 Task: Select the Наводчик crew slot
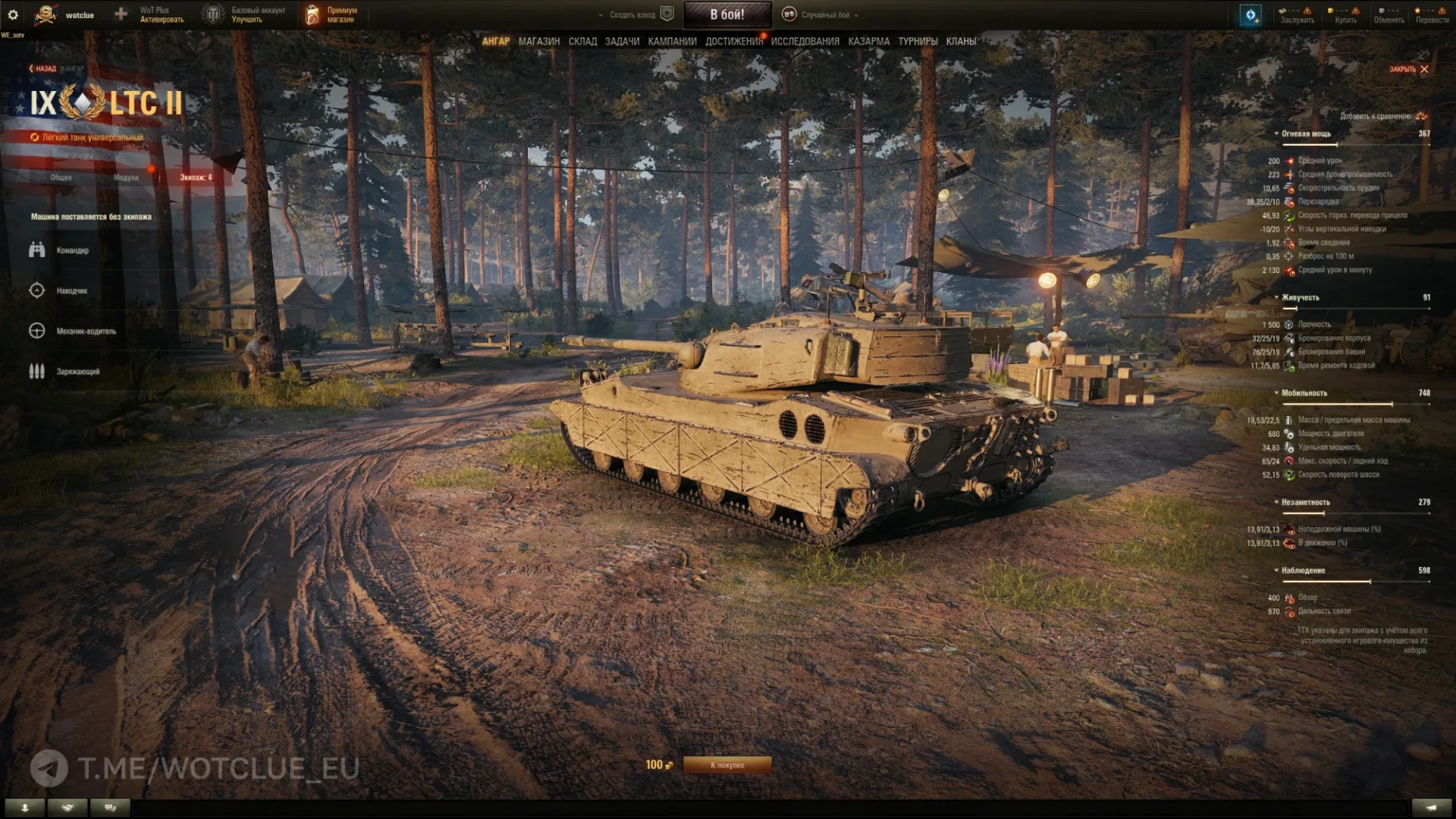(x=71, y=290)
